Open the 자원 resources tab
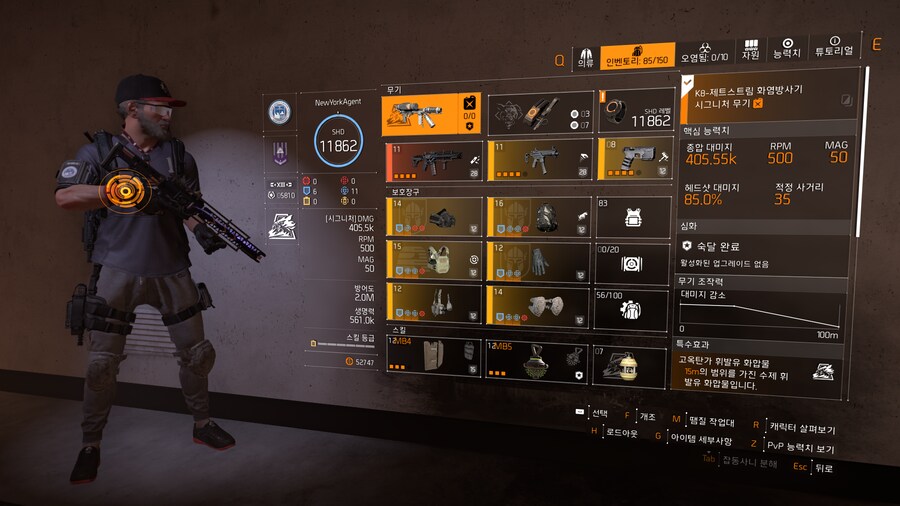Image resolution: width=900 pixels, height=506 pixels. [750, 51]
